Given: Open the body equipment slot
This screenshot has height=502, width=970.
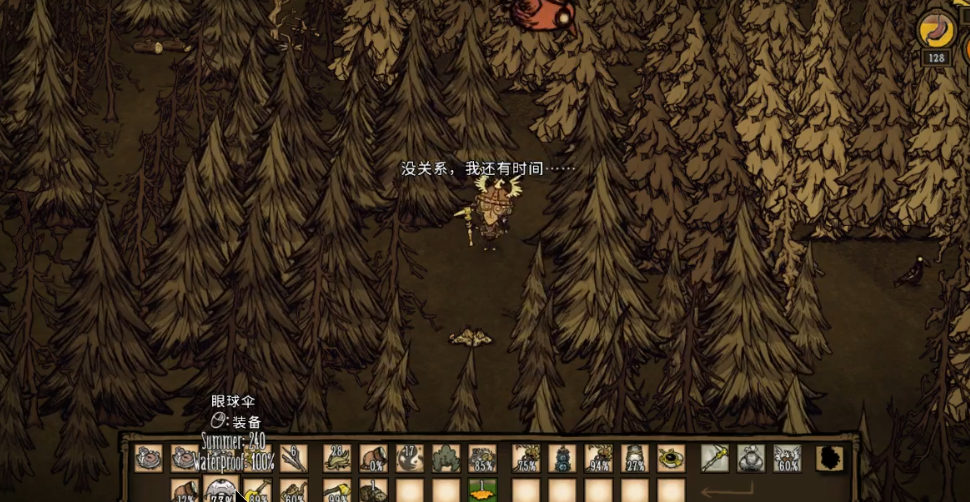Looking at the screenshot, I should tap(751, 458).
